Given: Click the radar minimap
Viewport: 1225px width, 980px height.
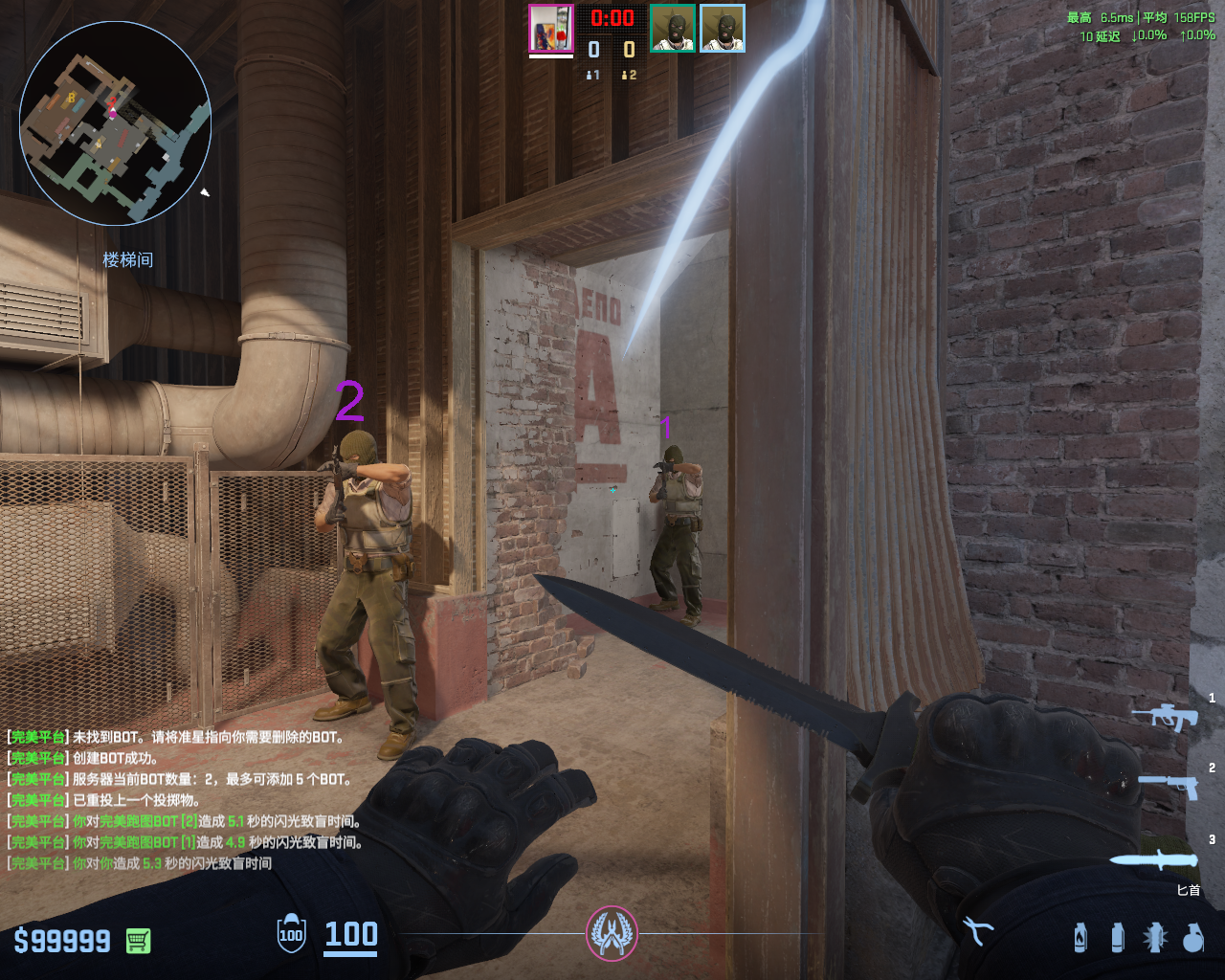Looking at the screenshot, I should point(115,122).
